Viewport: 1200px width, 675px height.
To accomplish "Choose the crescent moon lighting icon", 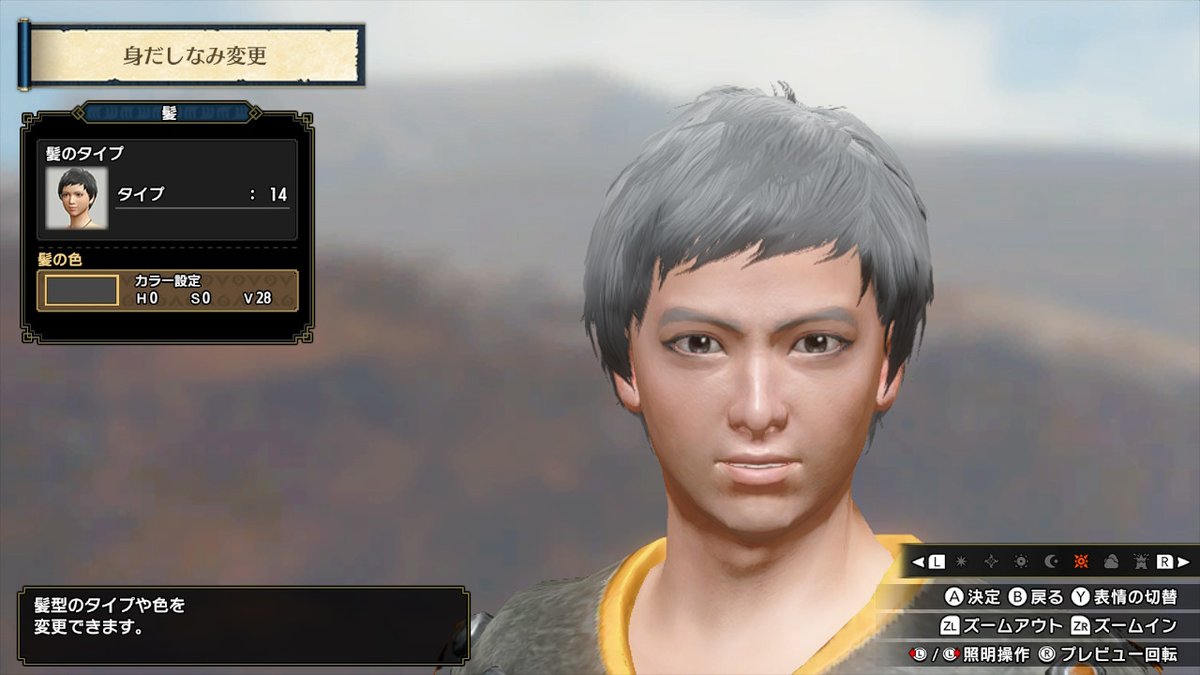I will [1051, 562].
